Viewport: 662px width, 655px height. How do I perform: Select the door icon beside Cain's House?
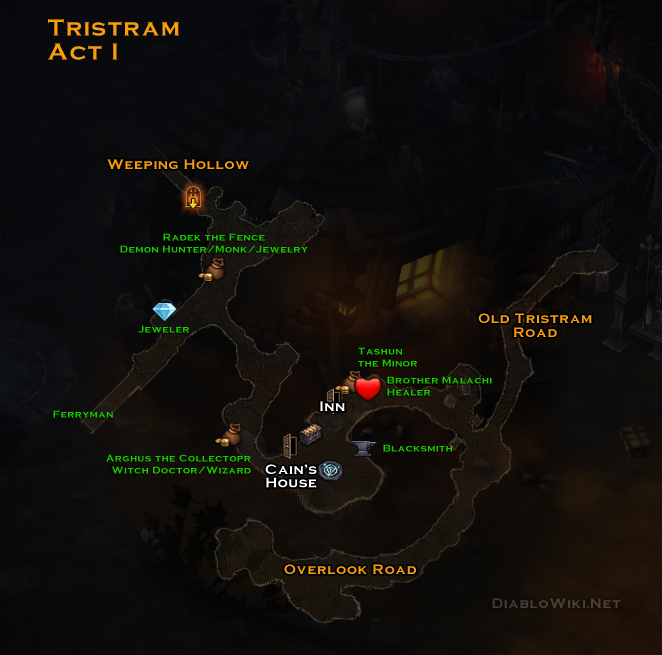tap(289, 444)
